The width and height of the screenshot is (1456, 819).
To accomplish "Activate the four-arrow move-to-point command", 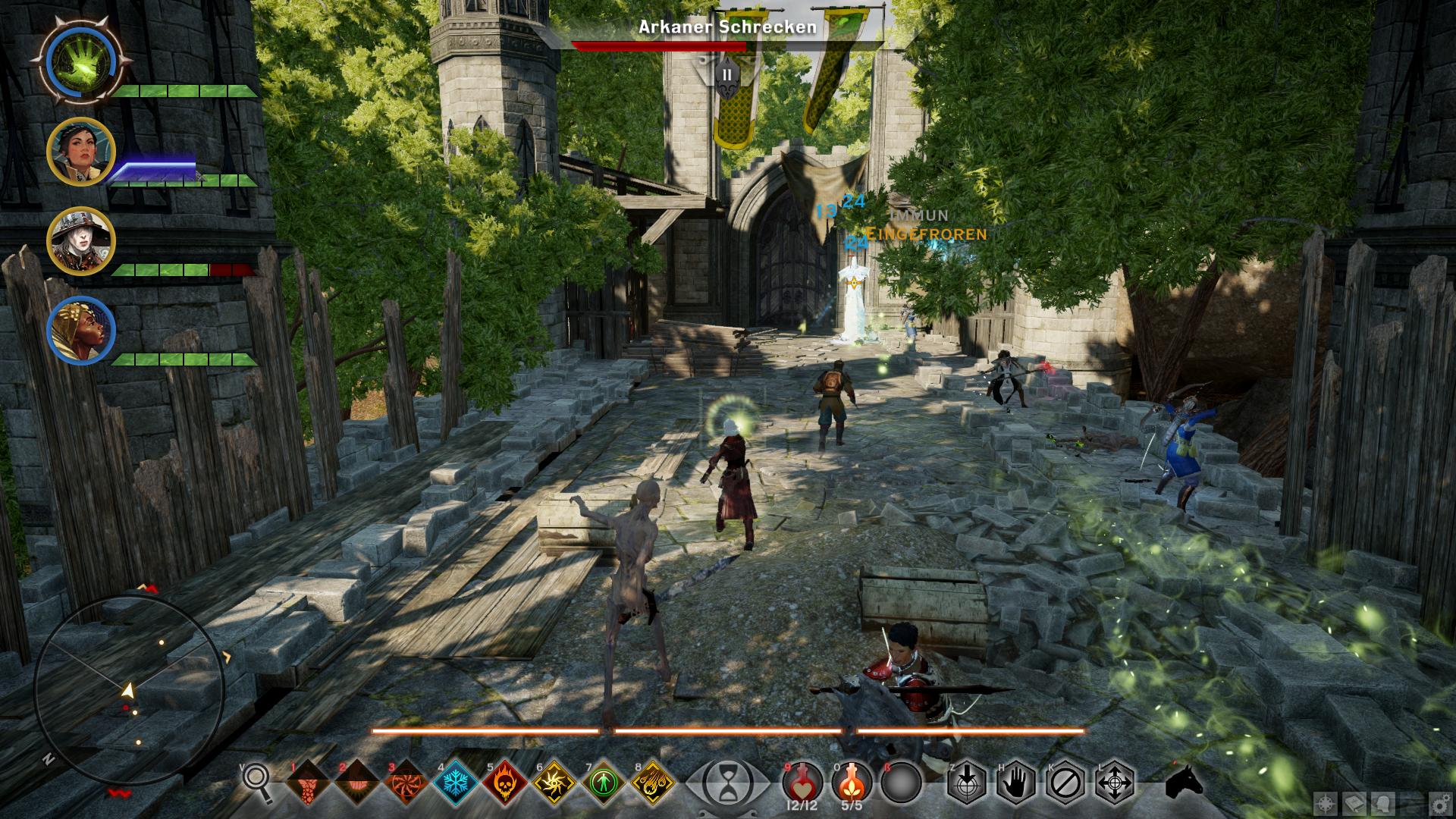I will [x=1116, y=783].
